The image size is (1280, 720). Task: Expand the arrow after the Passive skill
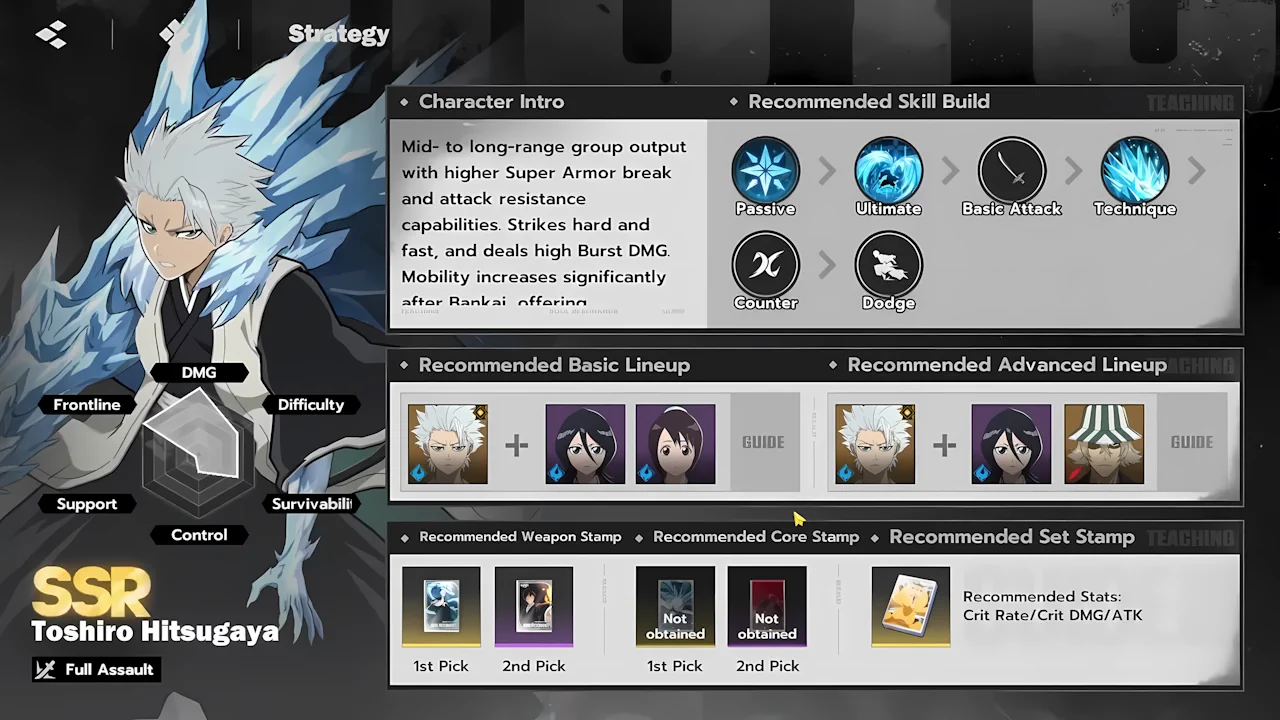tap(827, 170)
